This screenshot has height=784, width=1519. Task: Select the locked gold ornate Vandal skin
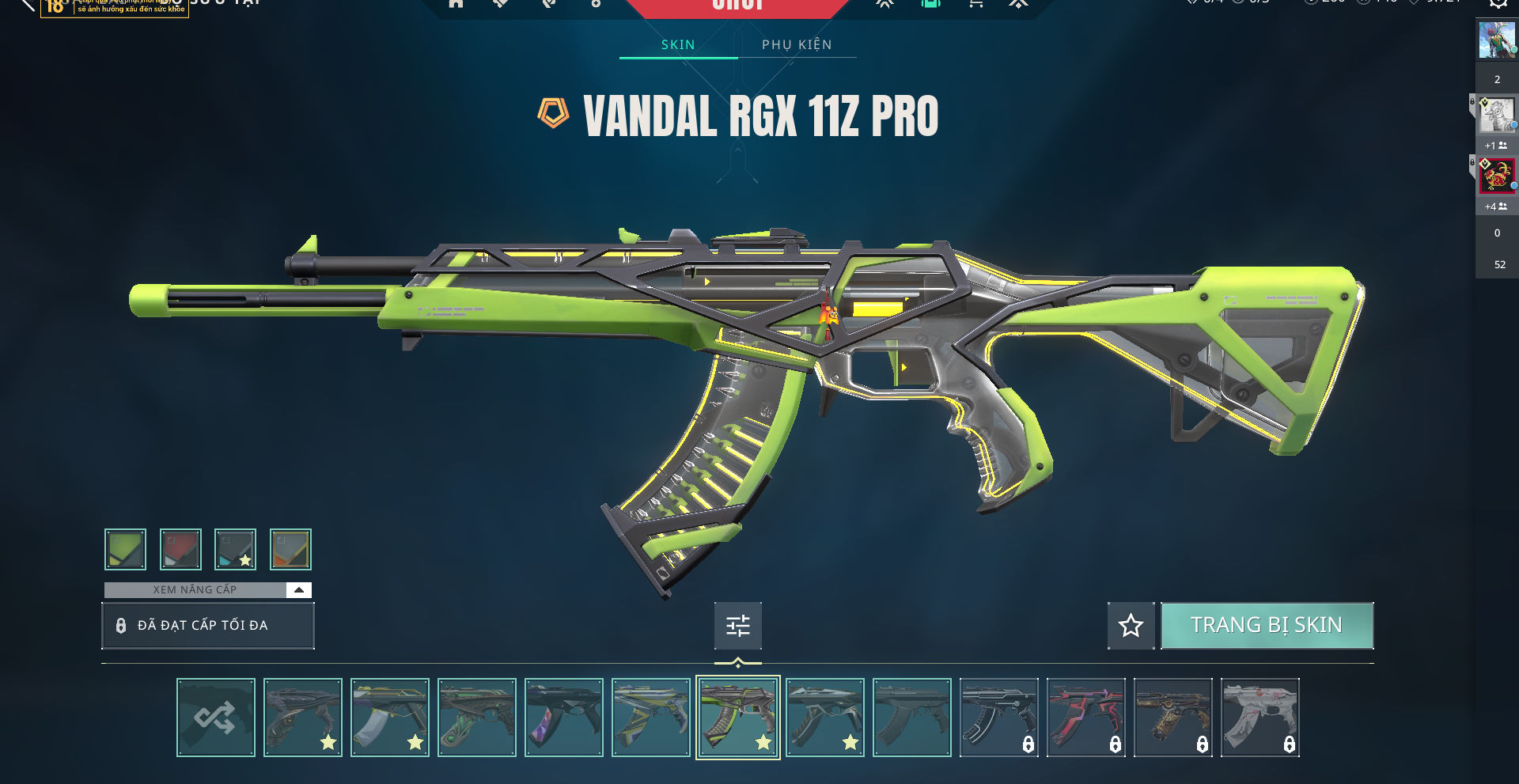[x=1173, y=718]
